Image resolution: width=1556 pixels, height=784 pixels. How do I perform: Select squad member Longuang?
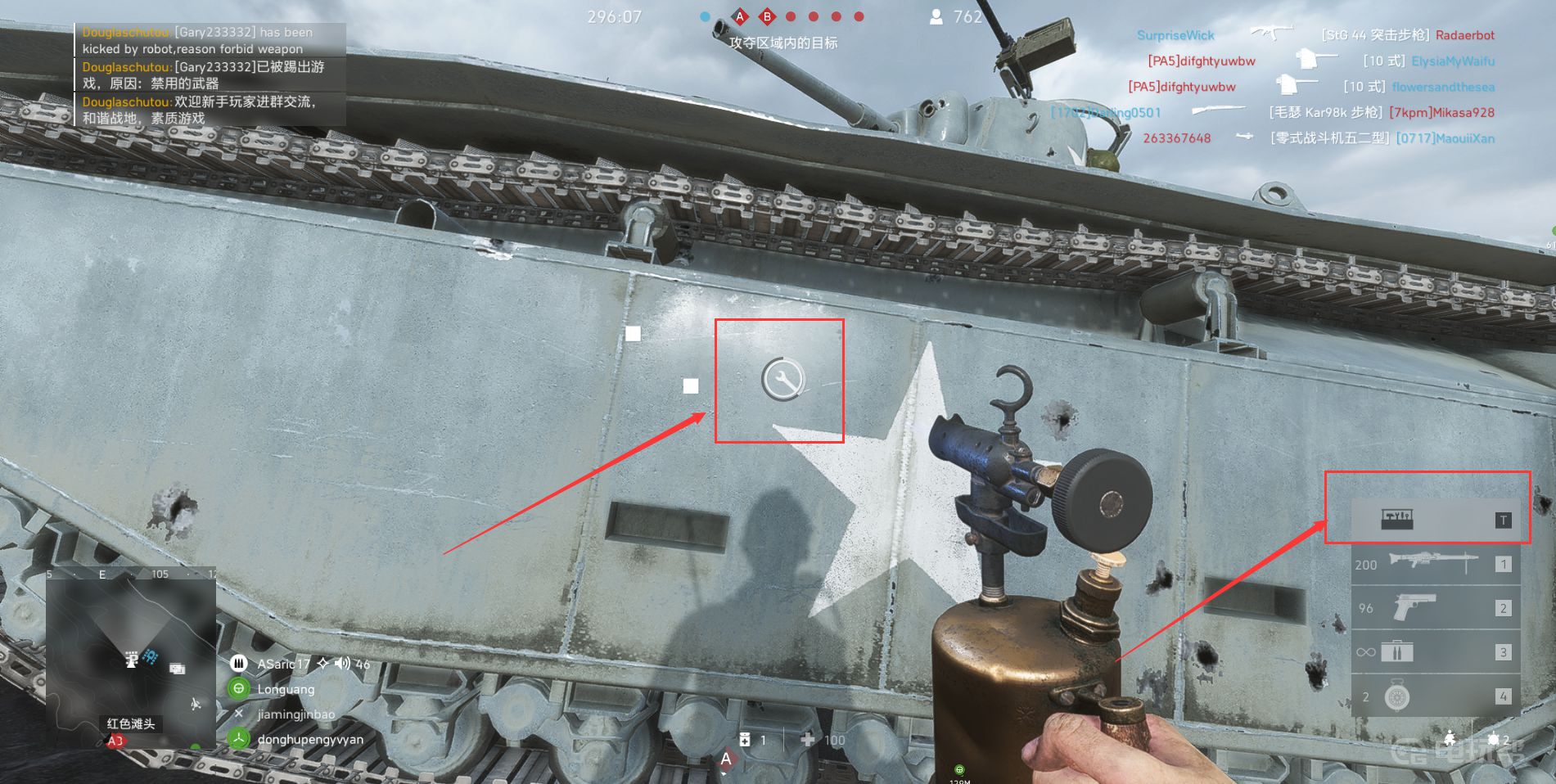click(x=286, y=689)
